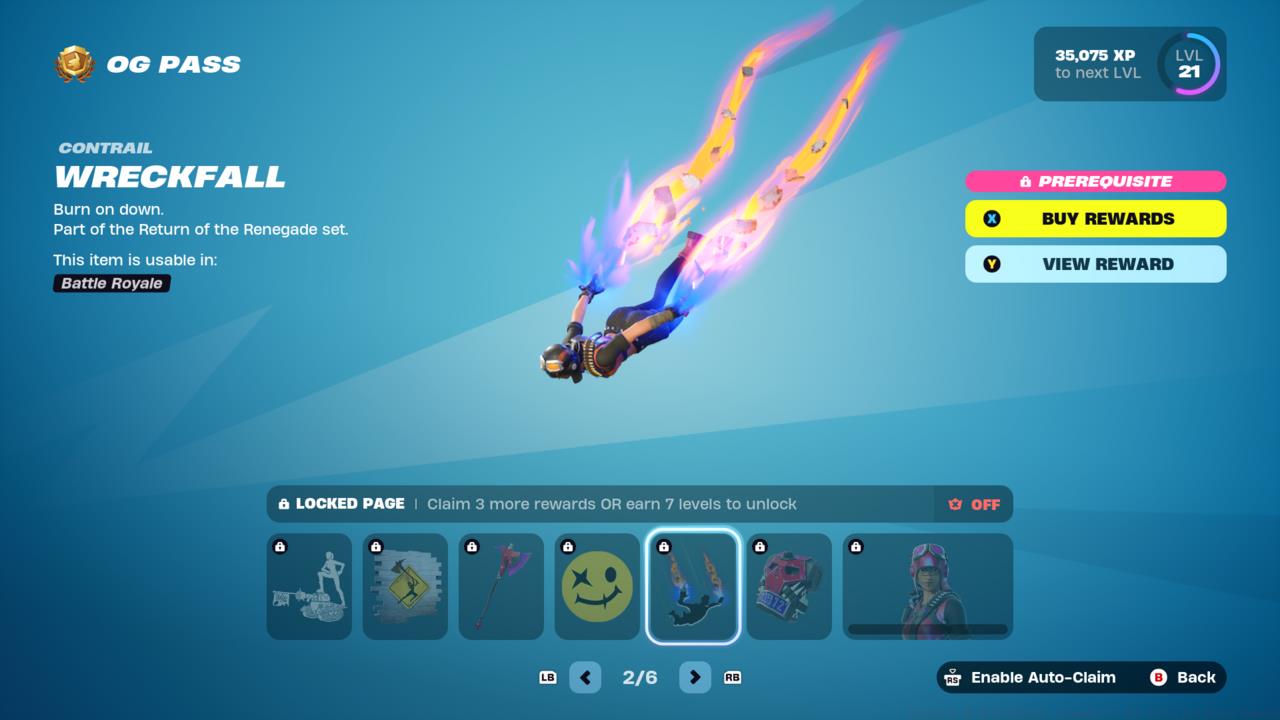Screen dimensions: 1280x720
Task: Select the statue emote reward tile
Action: tap(309, 586)
